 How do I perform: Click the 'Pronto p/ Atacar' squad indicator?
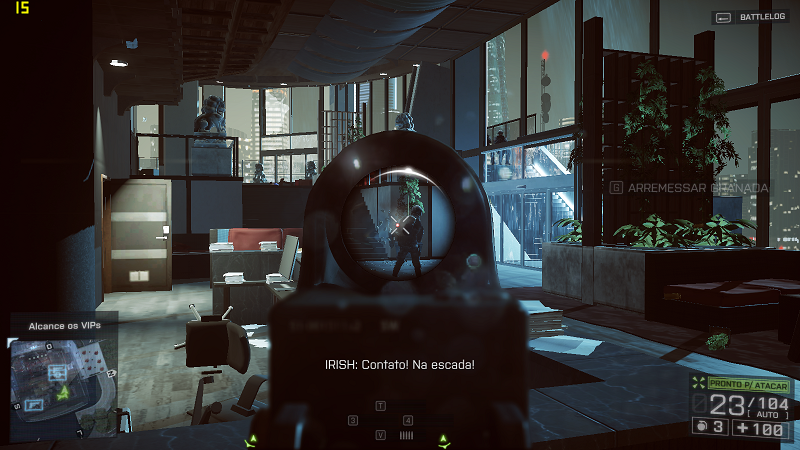(748, 385)
